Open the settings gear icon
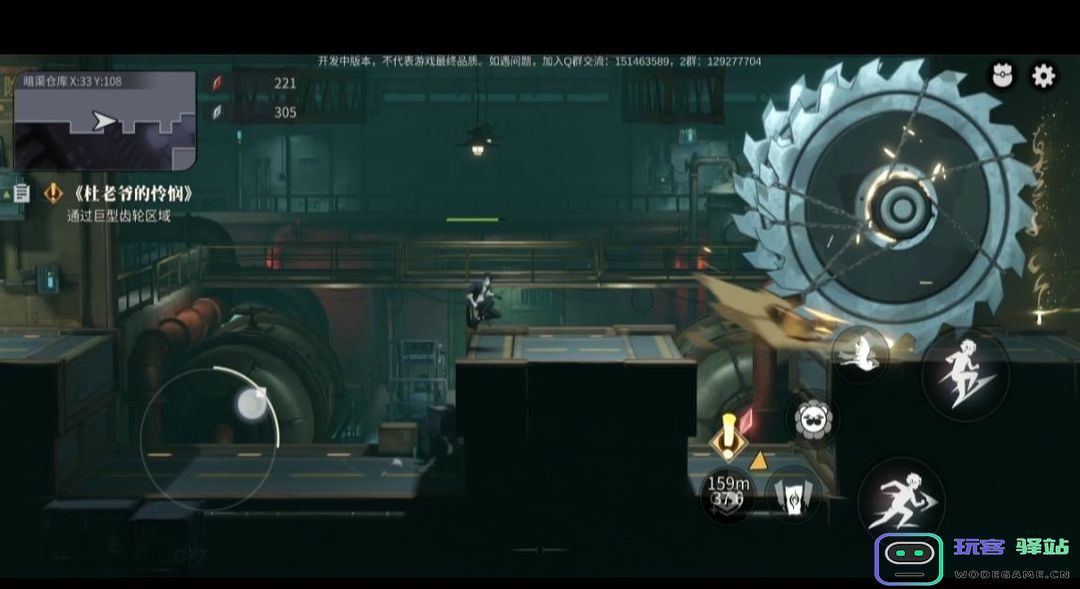Image resolution: width=1080 pixels, height=589 pixels. coord(1043,76)
